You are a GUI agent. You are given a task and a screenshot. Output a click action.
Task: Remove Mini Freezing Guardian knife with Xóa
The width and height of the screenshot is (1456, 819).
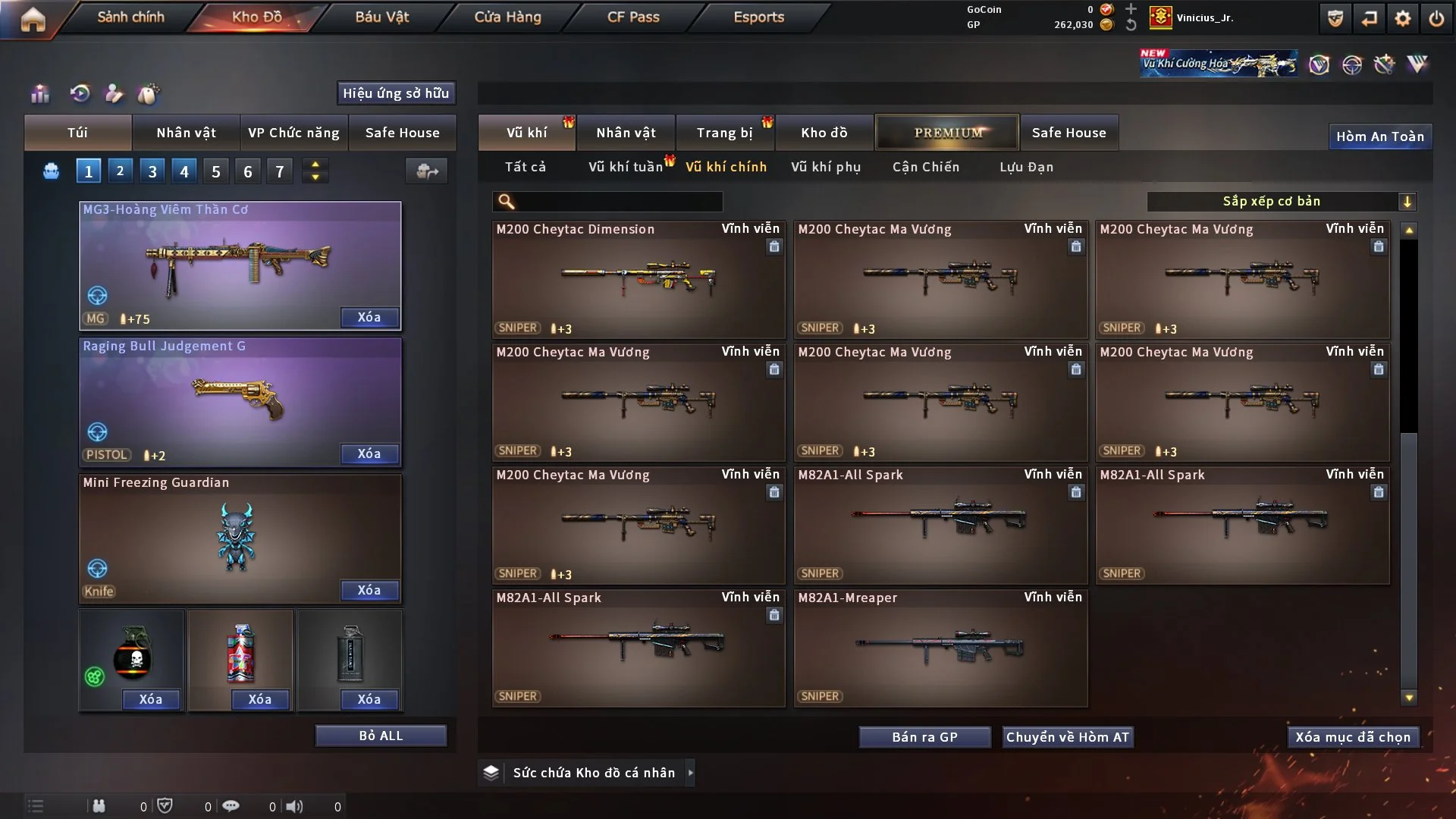tap(369, 591)
